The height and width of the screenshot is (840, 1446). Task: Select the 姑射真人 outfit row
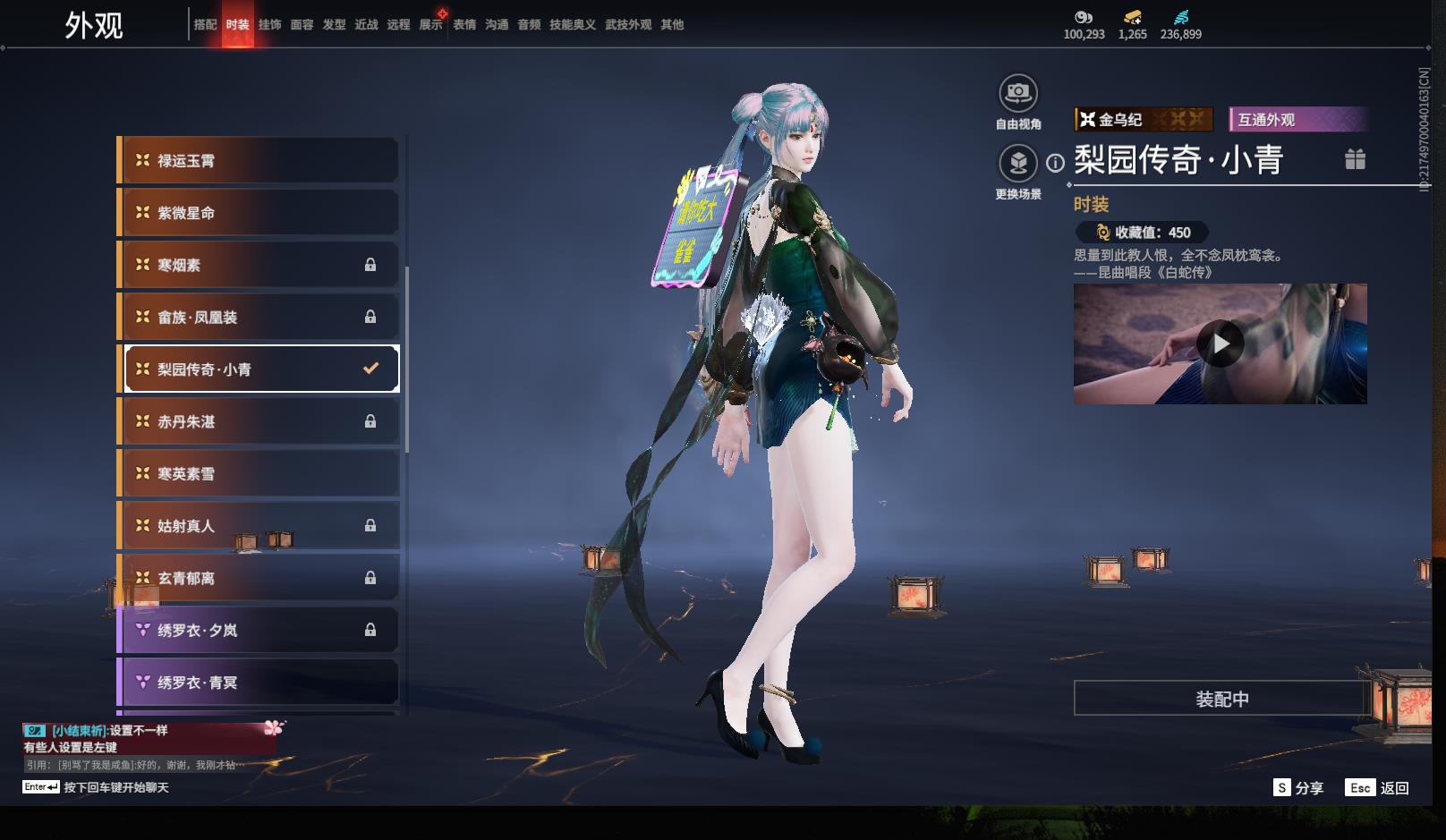[259, 526]
